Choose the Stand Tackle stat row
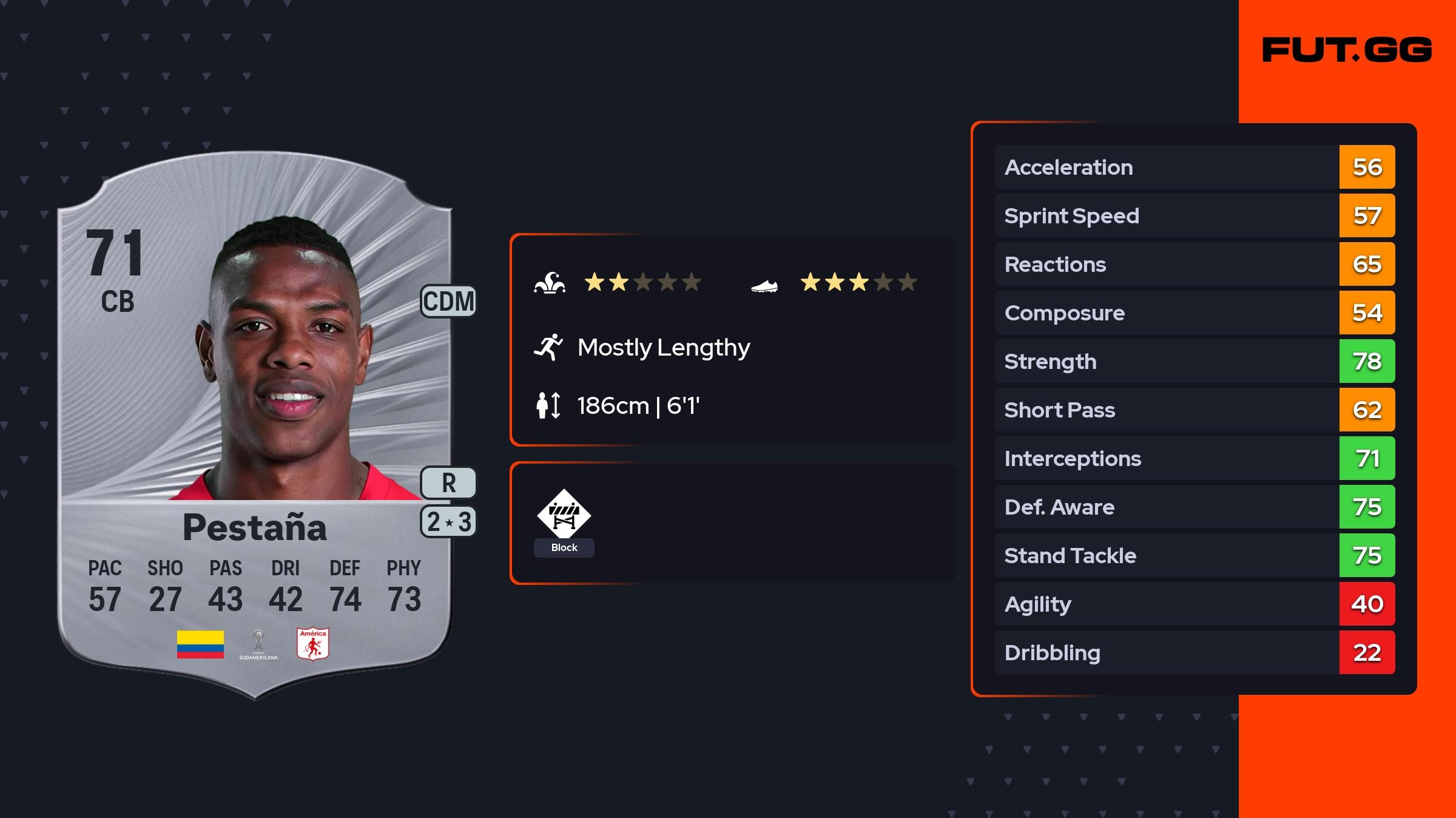The width and height of the screenshot is (1456, 818). pos(1194,555)
